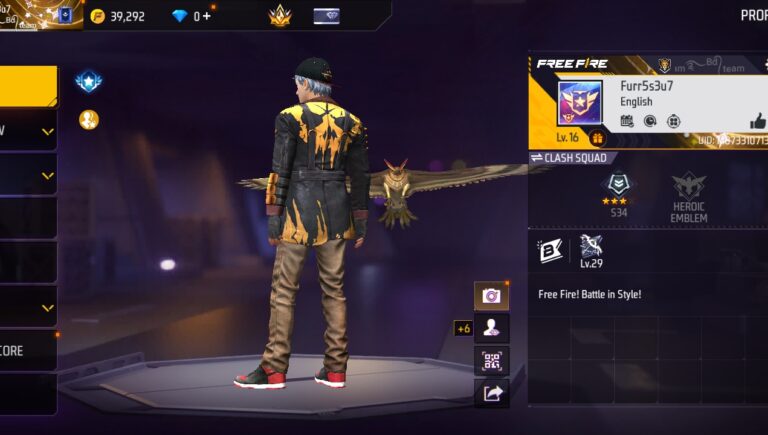Select the gold character medal icon

pyautogui.click(x=89, y=120)
